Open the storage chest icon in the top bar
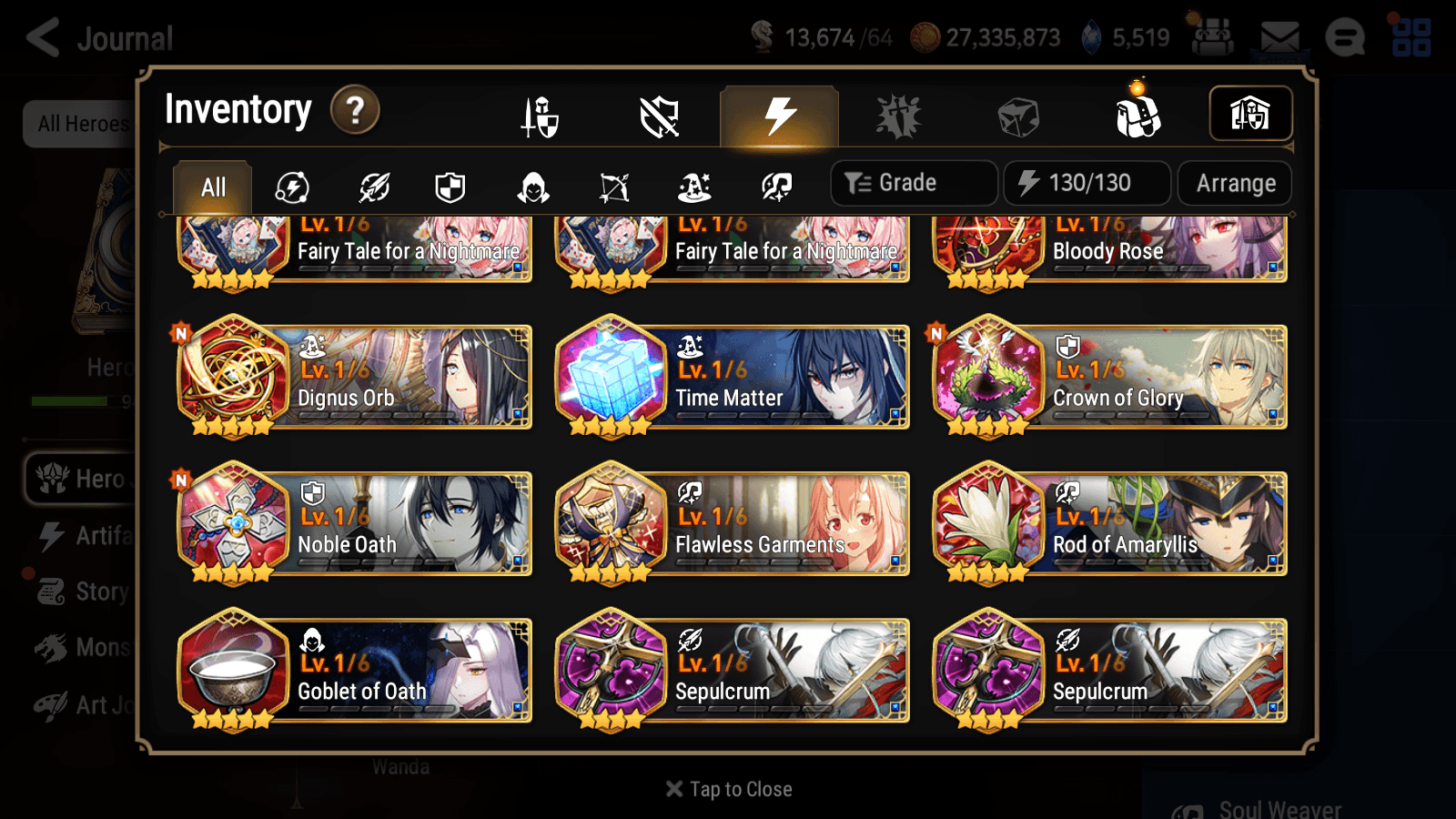Image resolution: width=1456 pixels, height=819 pixels. 1210,37
